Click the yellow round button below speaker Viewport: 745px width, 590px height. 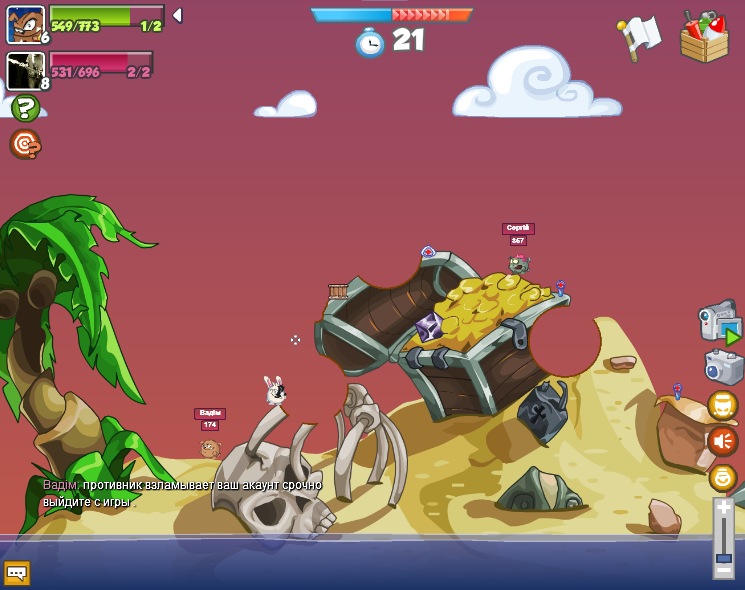tap(722, 477)
